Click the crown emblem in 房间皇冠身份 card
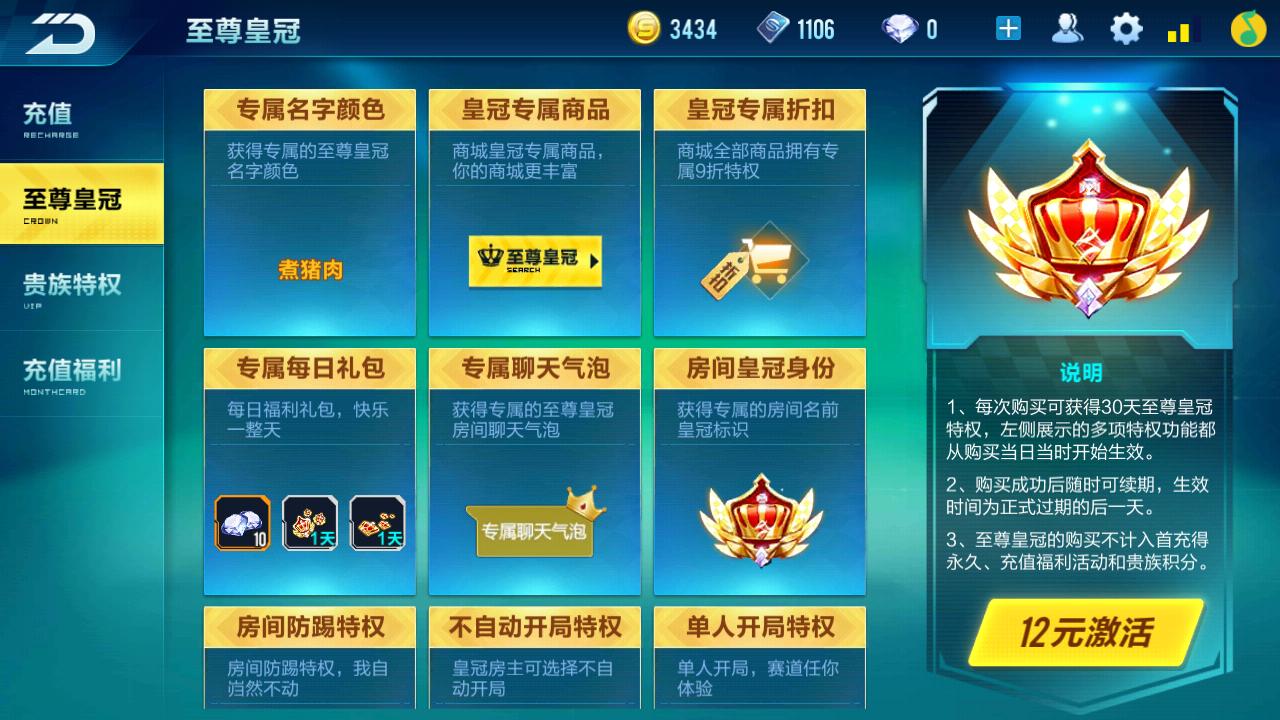The height and width of the screenshot is (720, 1280). pyautogui.click(x=760, y=520)
